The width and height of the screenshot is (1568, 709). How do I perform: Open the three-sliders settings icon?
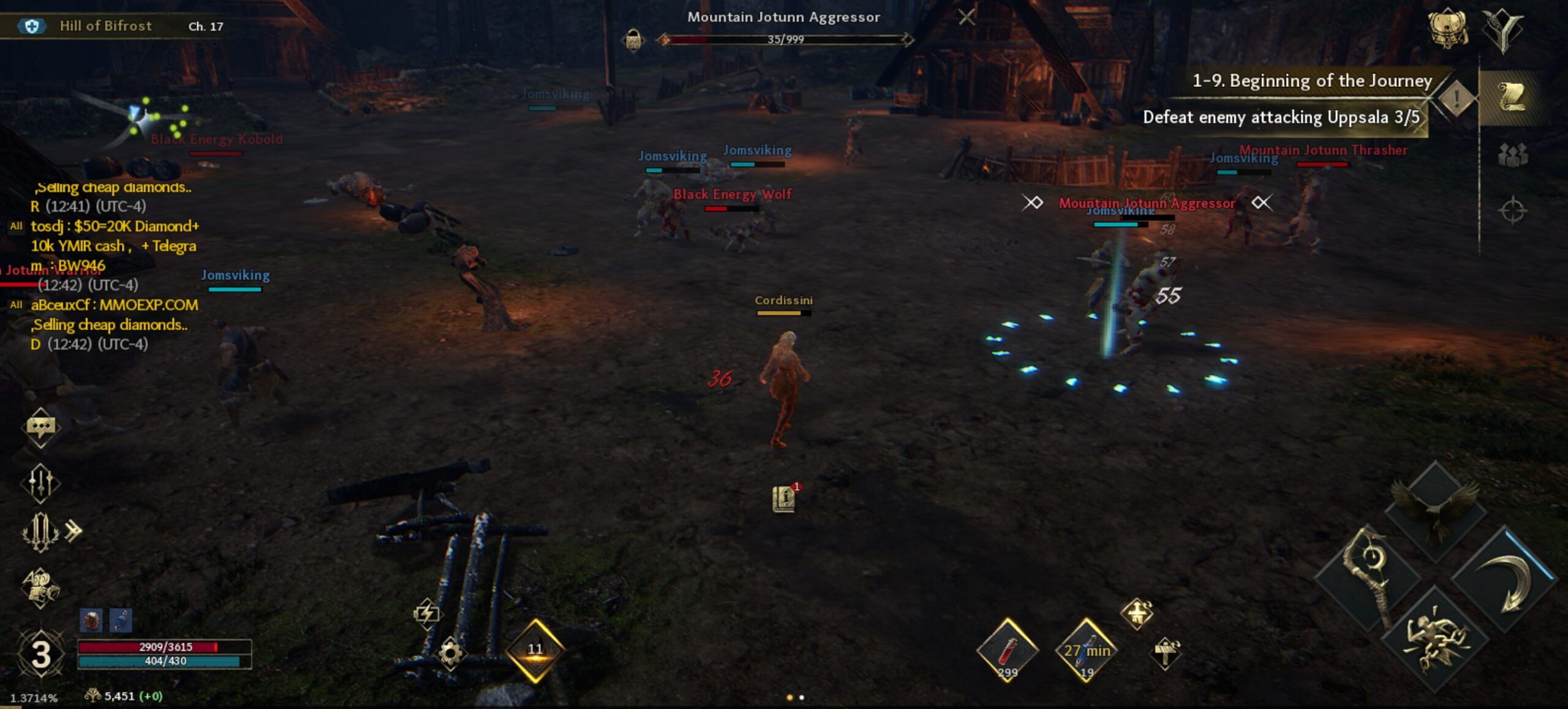(x=40, y=482)
